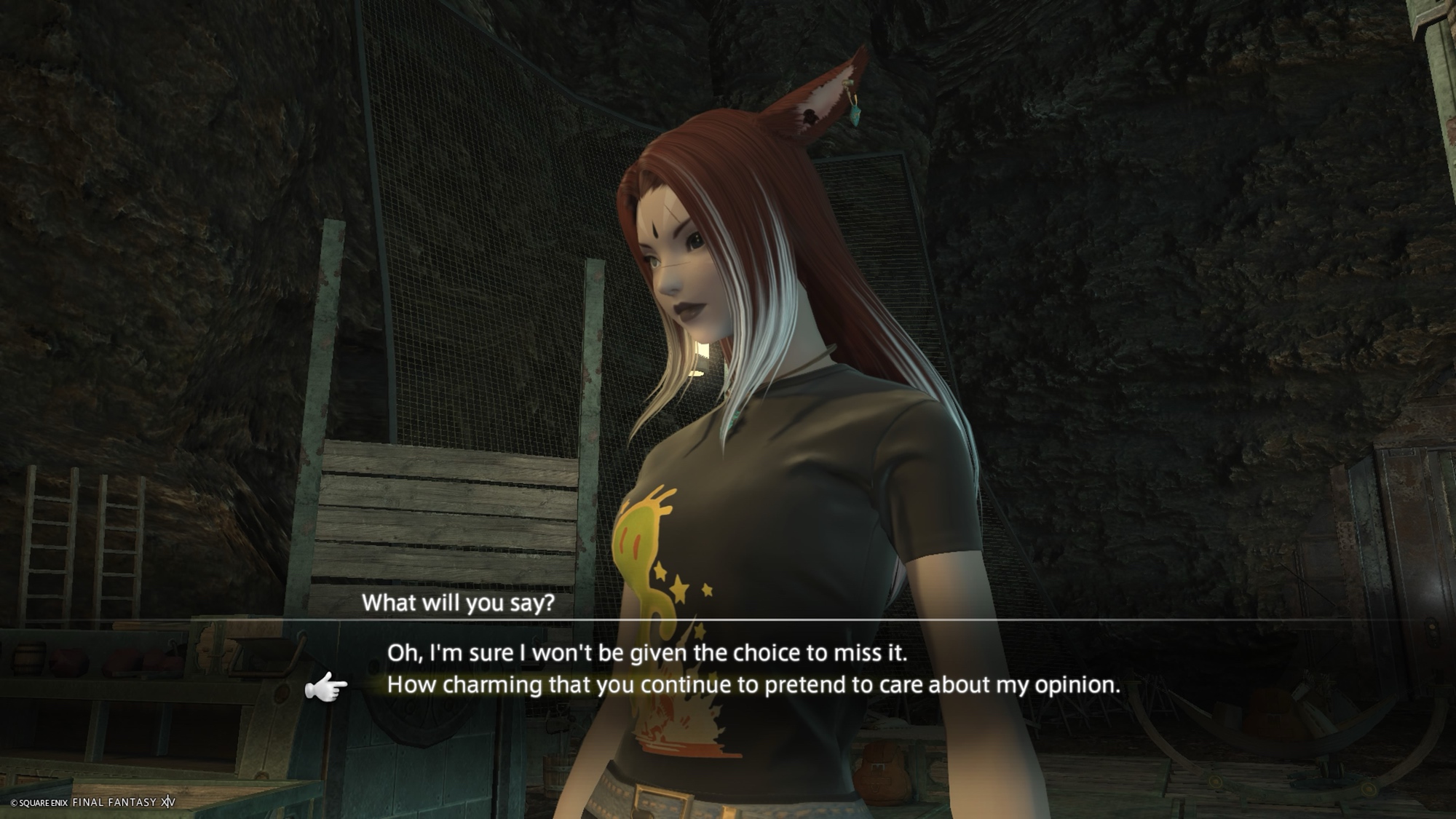1456x819 pixels.
Task: Choose "I won't be given the choice" reply
Action: point(646,653)
